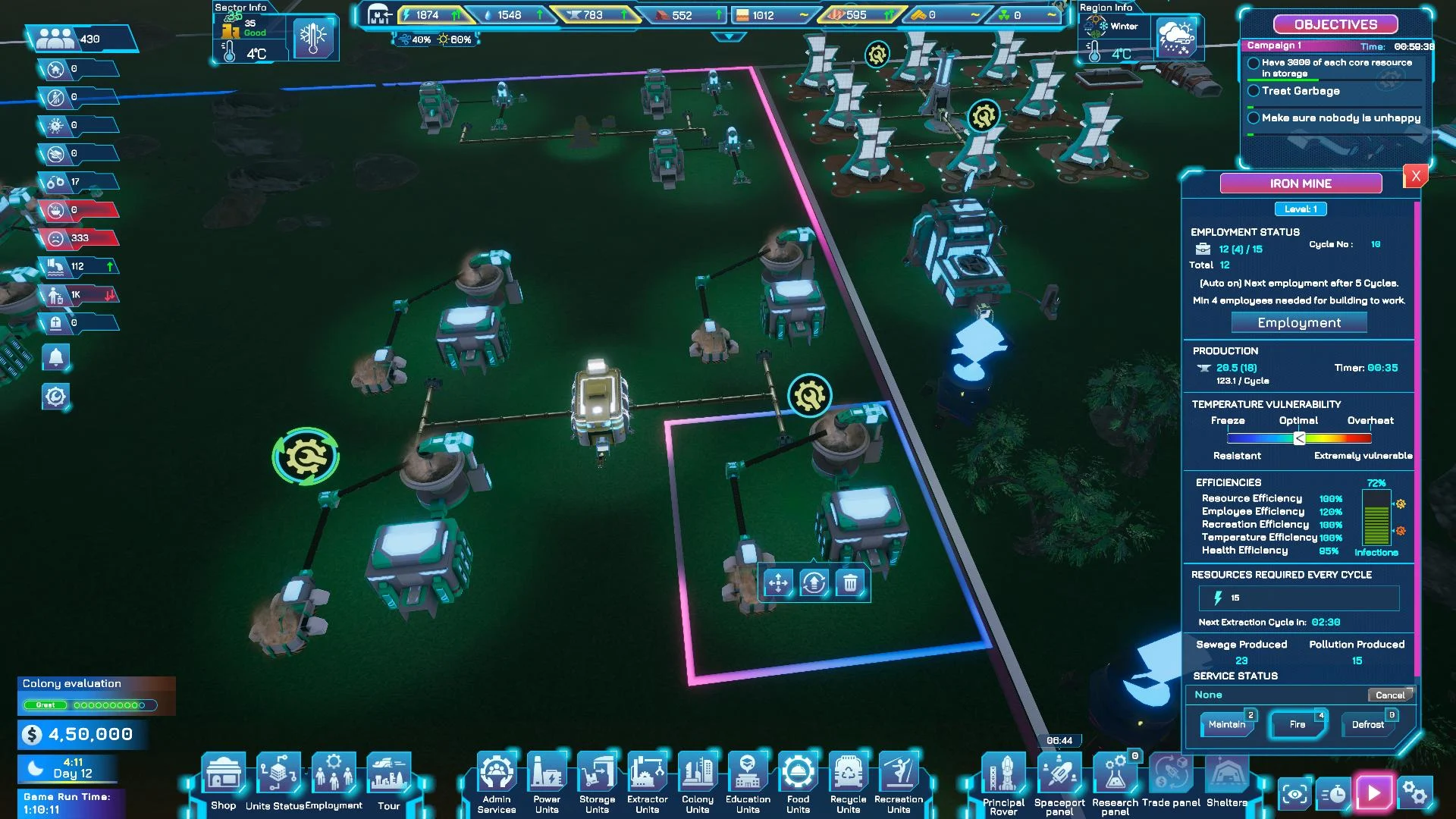Choose the Fire service button

tap(1298, 725)
